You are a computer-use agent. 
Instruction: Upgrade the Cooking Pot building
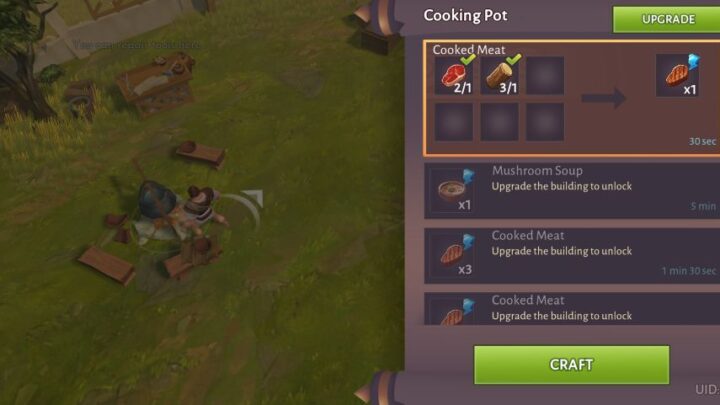pyautogui.click(x=668, y=19)
